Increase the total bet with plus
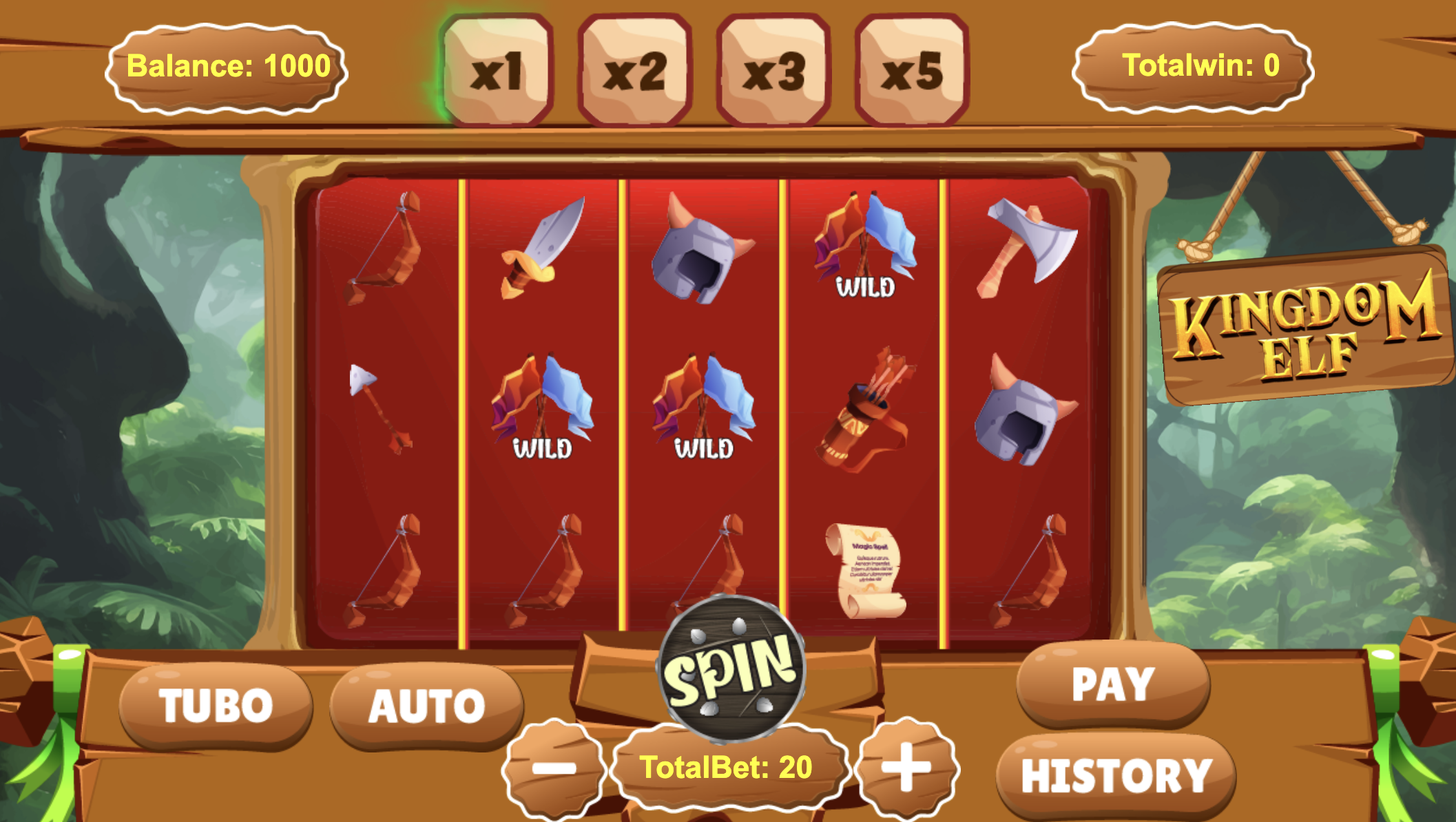This screenshot has width=1456, height=822. 906,766
